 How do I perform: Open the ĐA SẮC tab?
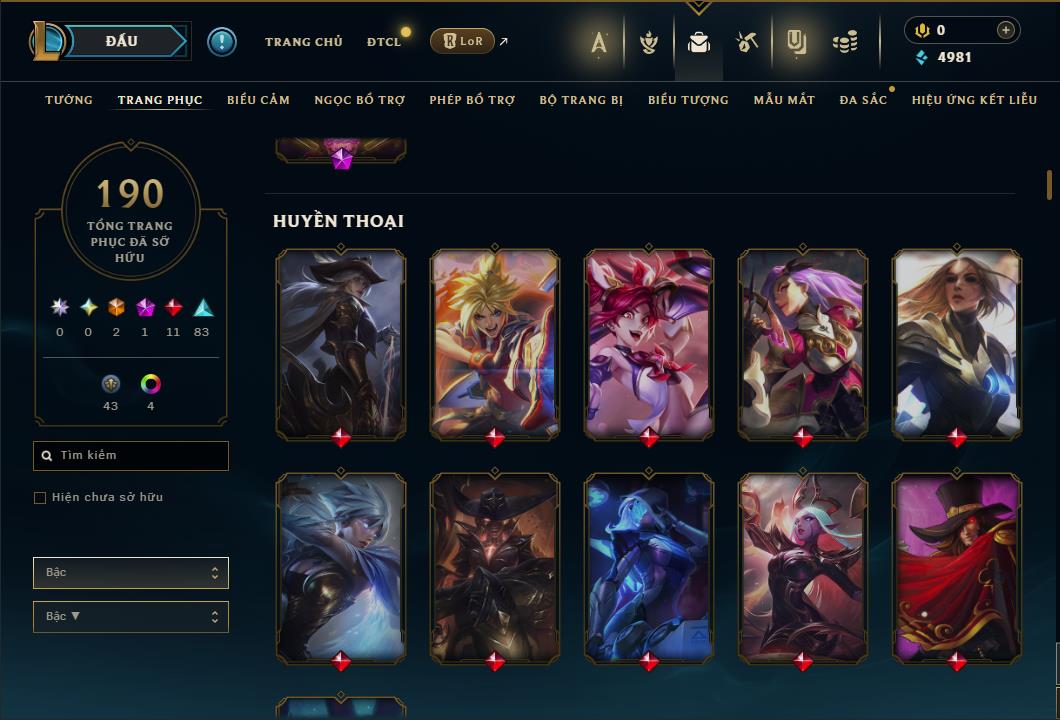pyautogui.click(x=863, y=100)
